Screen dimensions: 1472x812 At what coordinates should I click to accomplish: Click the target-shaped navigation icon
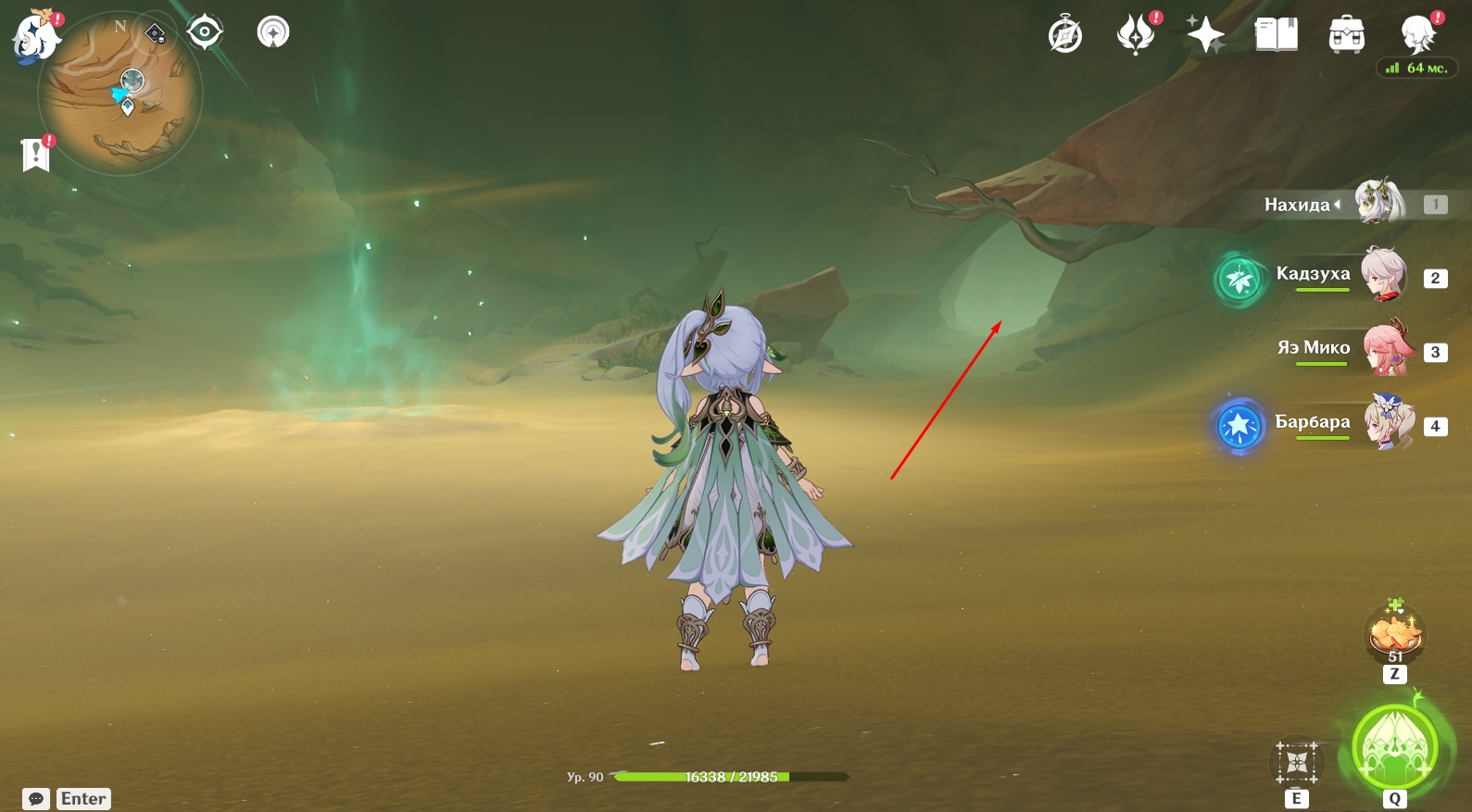pos(205,32)
